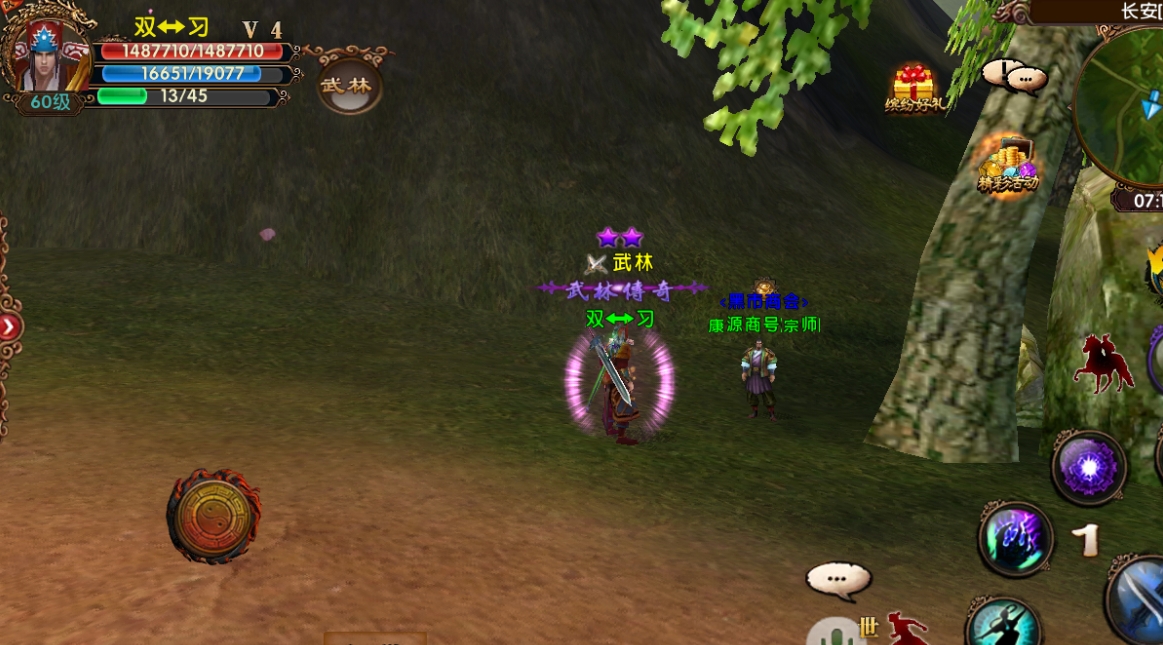Open the notification speech bubbles with exclamation mark
Screen dimensions: 1163x645
coord(1013,76)
